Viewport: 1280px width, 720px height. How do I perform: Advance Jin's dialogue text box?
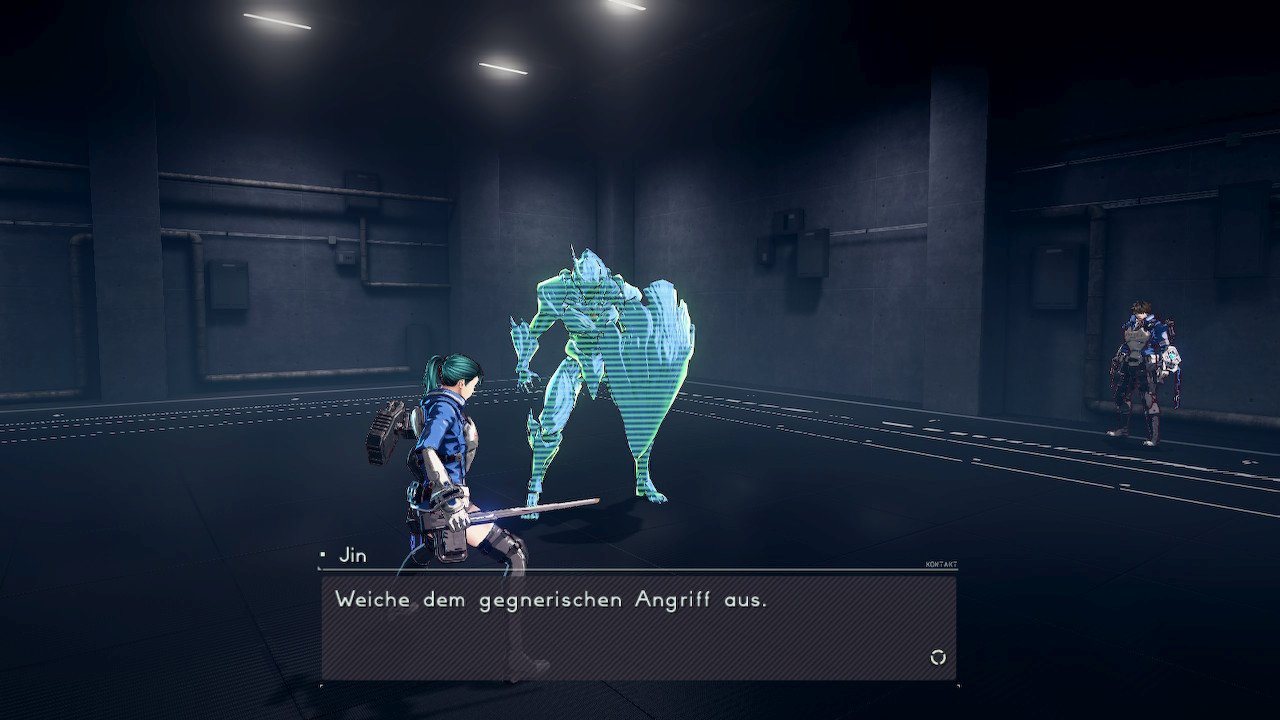[638, 627]
